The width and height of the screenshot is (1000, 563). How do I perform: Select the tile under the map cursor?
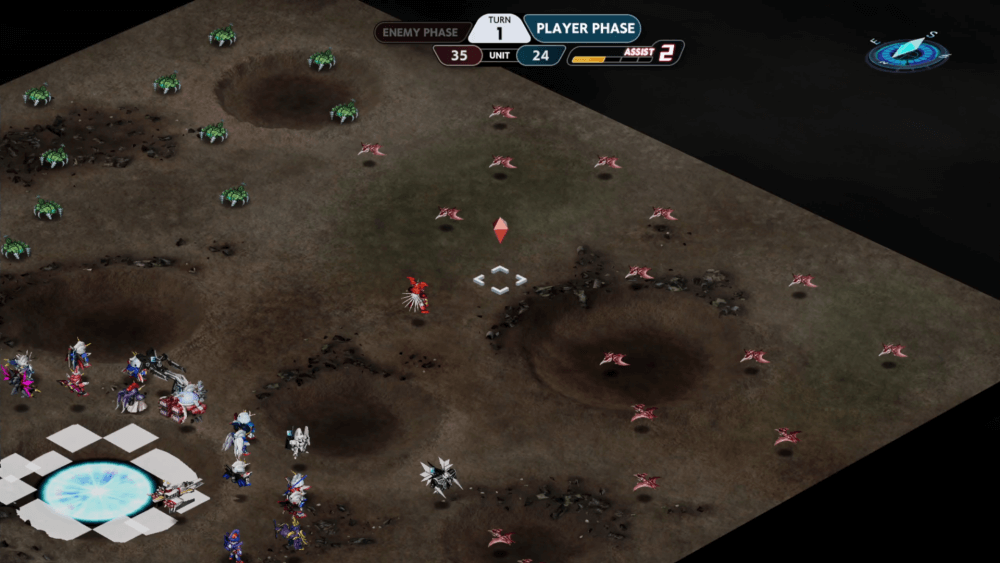pyautogui.click(x=500, y=279)
